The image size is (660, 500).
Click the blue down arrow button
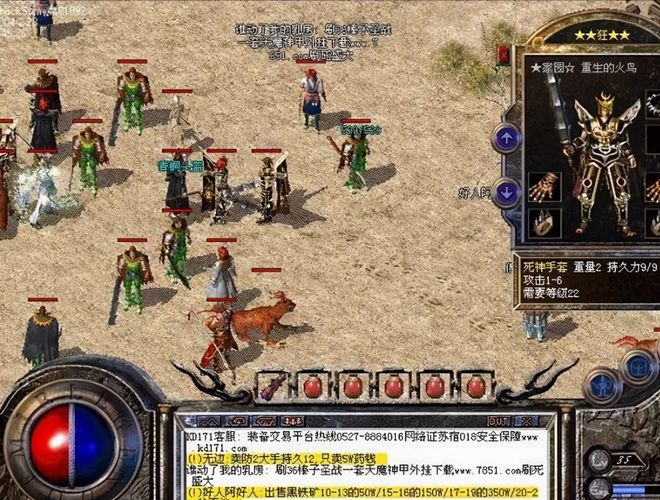click(506, 191)
